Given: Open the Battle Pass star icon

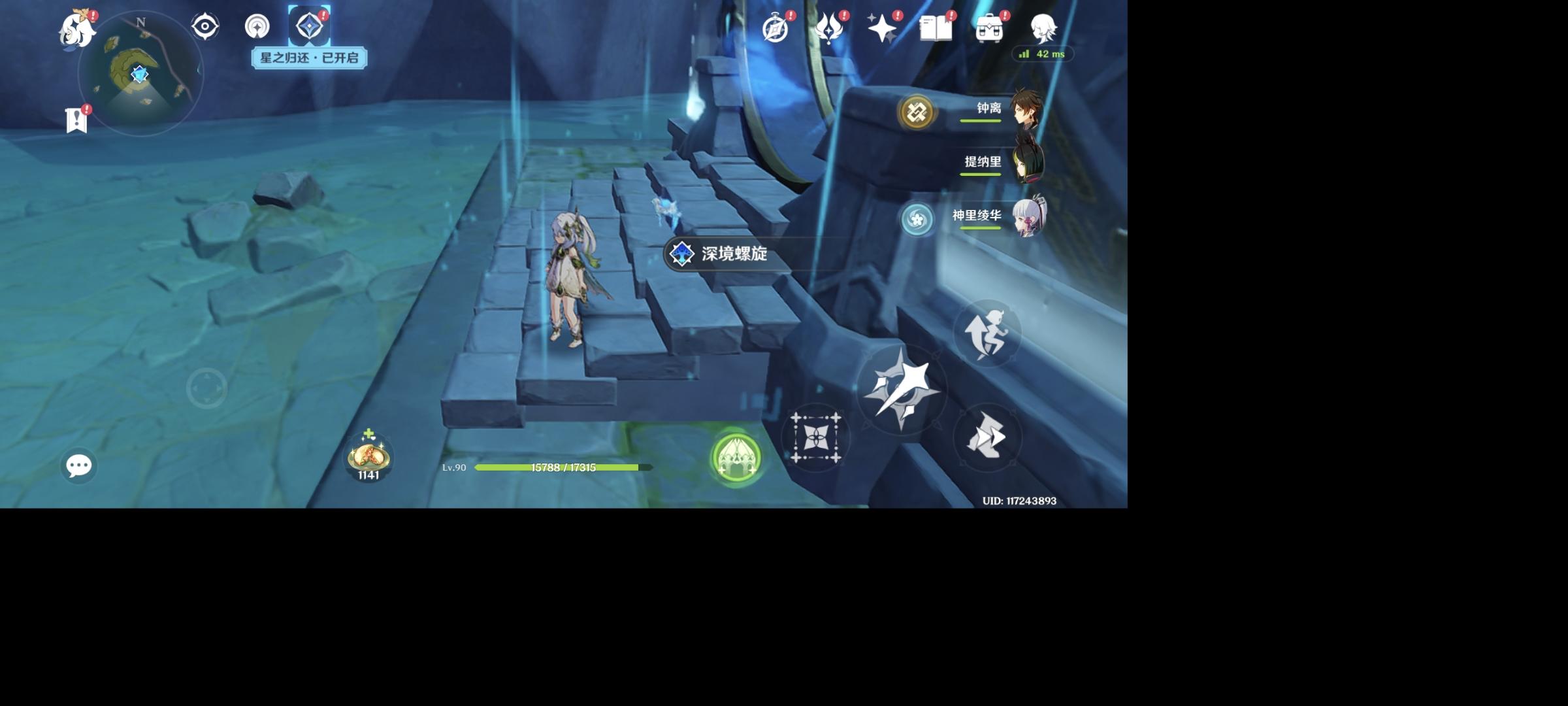Looking at the screenshot, I should 882,27.
